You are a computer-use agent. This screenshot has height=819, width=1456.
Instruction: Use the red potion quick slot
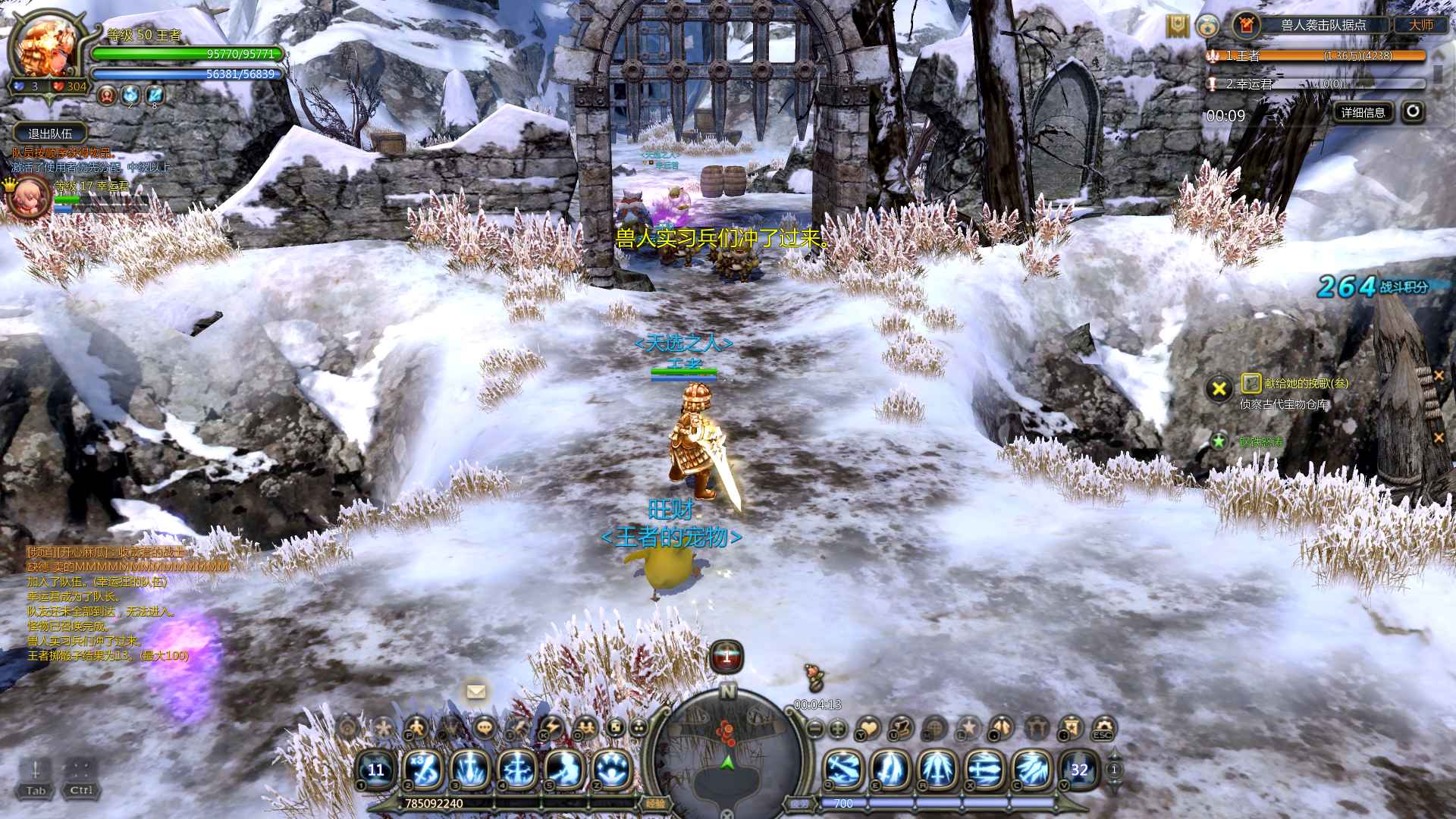point(726,657)
